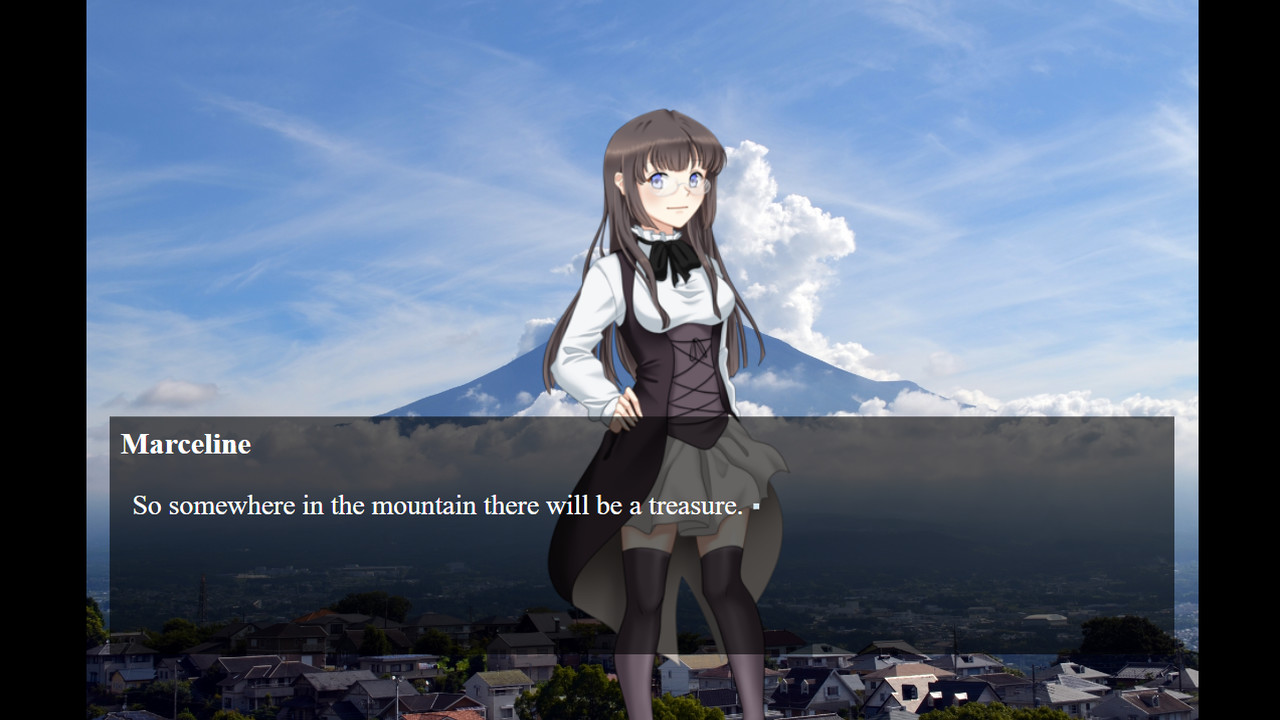Click the blinking continue indicator after the dialogue
The width and height of the screenshot is (1280, 720).
tap(758, 508)
